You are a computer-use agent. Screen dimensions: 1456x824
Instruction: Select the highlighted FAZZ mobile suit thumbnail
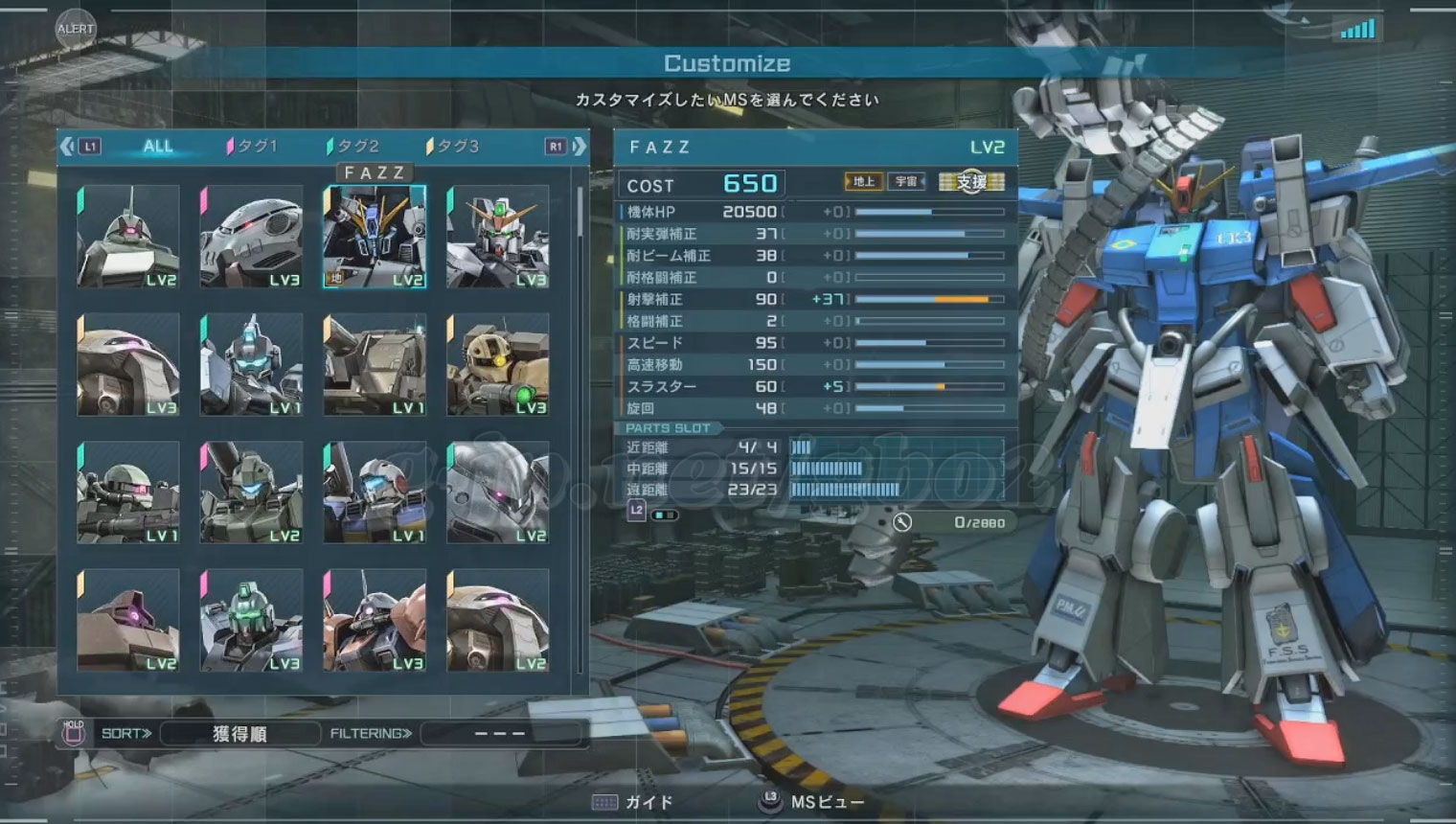(375, 237)
